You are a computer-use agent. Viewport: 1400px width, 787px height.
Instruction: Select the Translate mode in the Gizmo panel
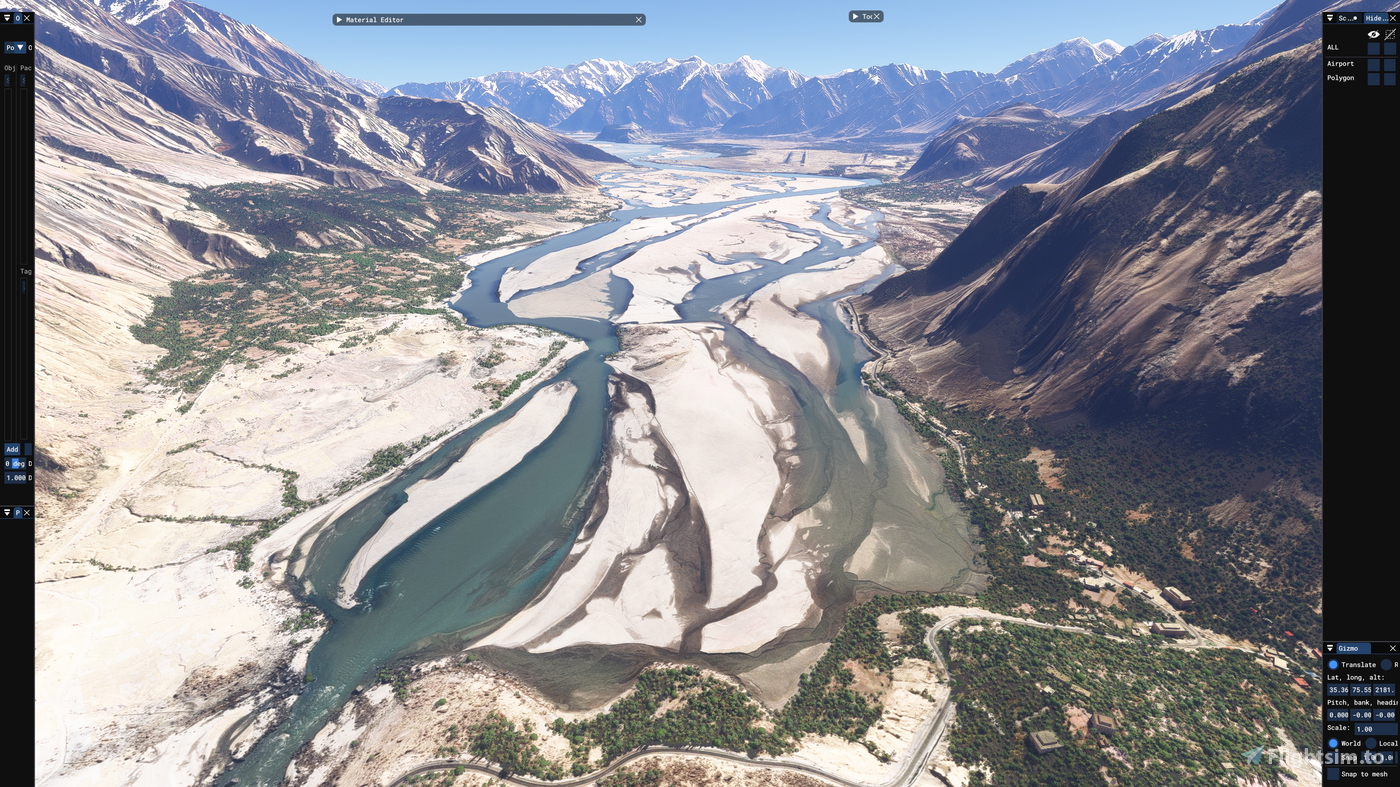[1331, 663]
